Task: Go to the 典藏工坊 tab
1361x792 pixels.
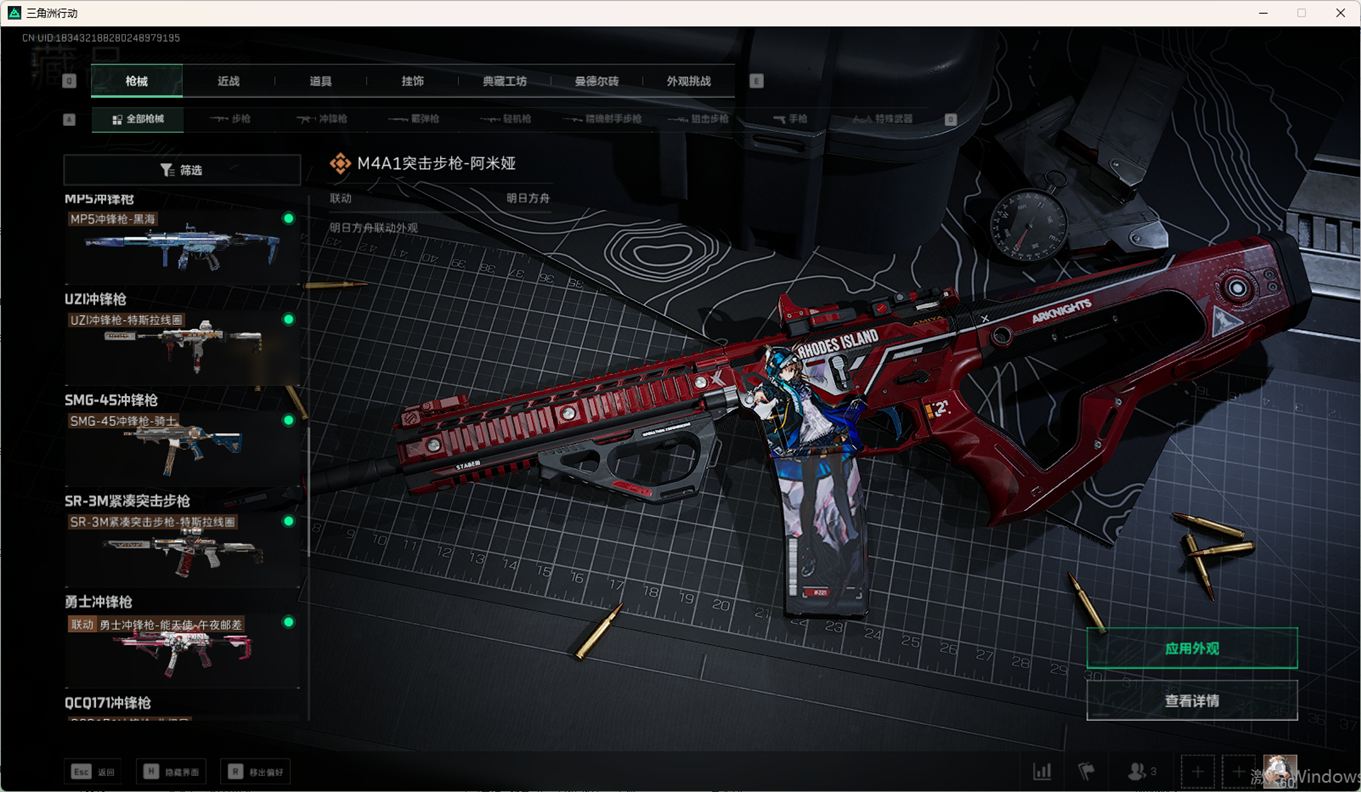Action: point(504,81)
